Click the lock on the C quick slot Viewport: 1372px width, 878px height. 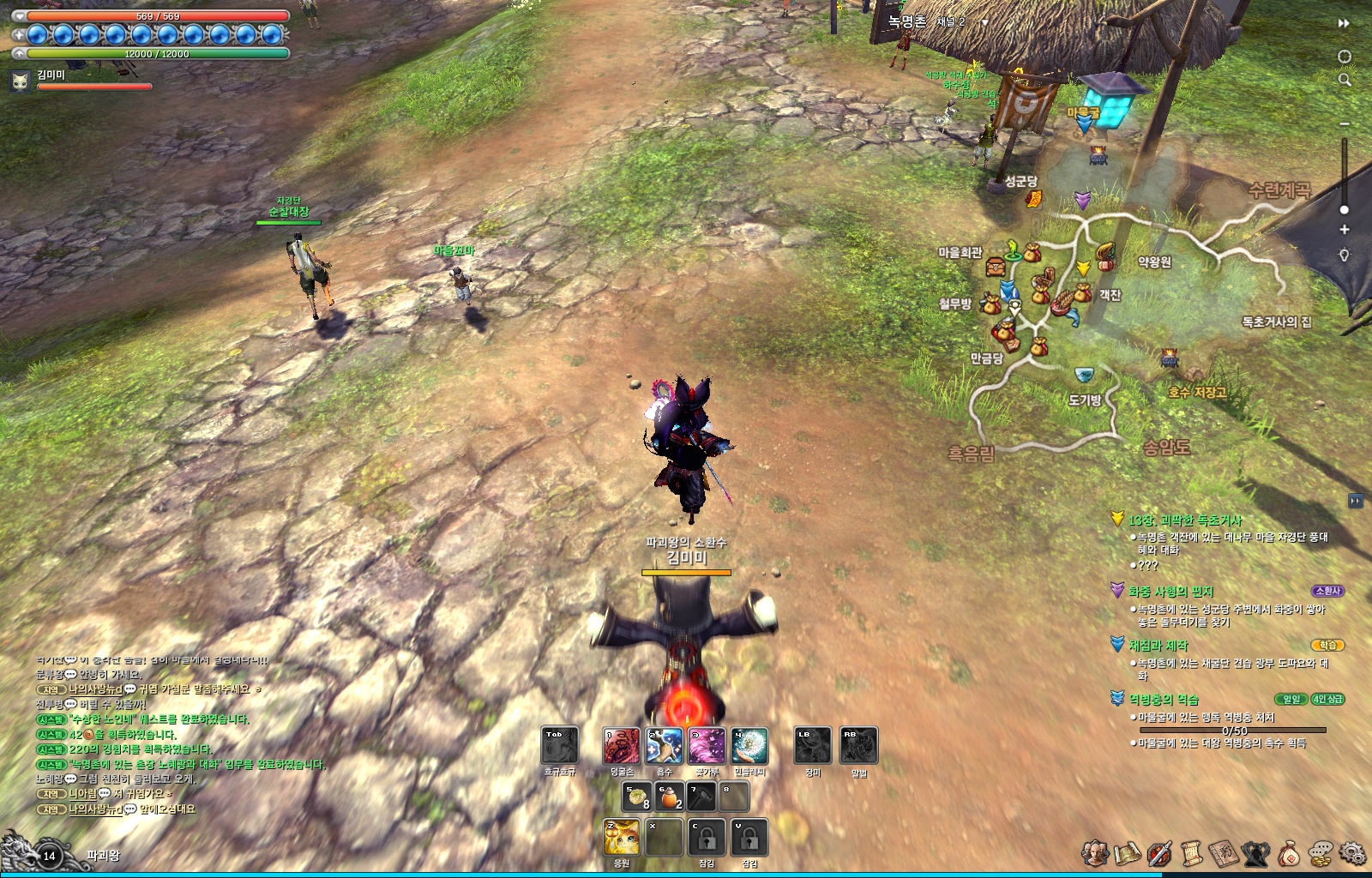tap(706, 838)
